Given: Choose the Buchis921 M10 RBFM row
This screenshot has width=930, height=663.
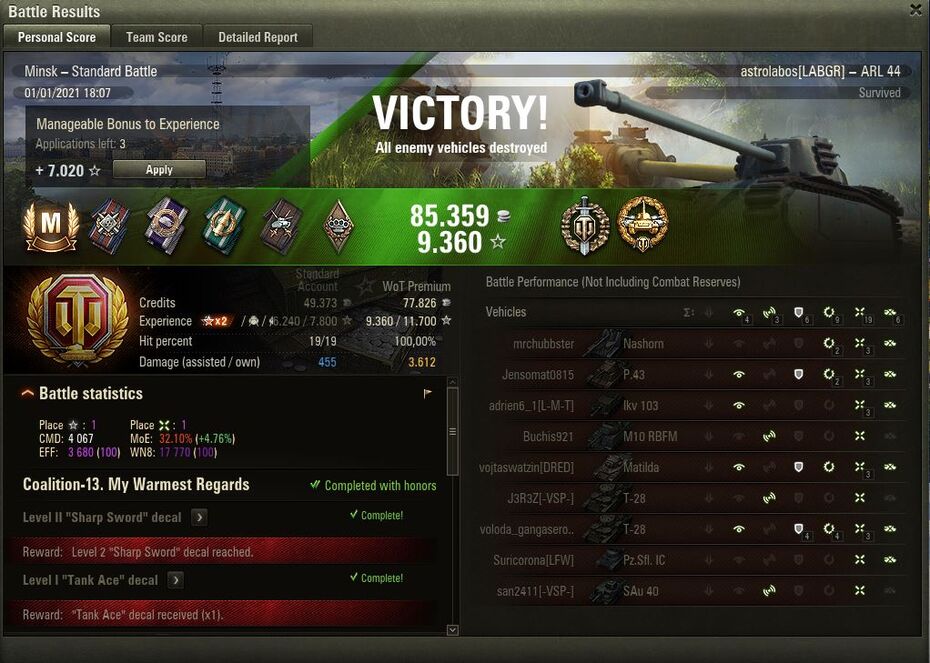Looking at the screenshot, I should pyautogui.click(x=694, y=437).
